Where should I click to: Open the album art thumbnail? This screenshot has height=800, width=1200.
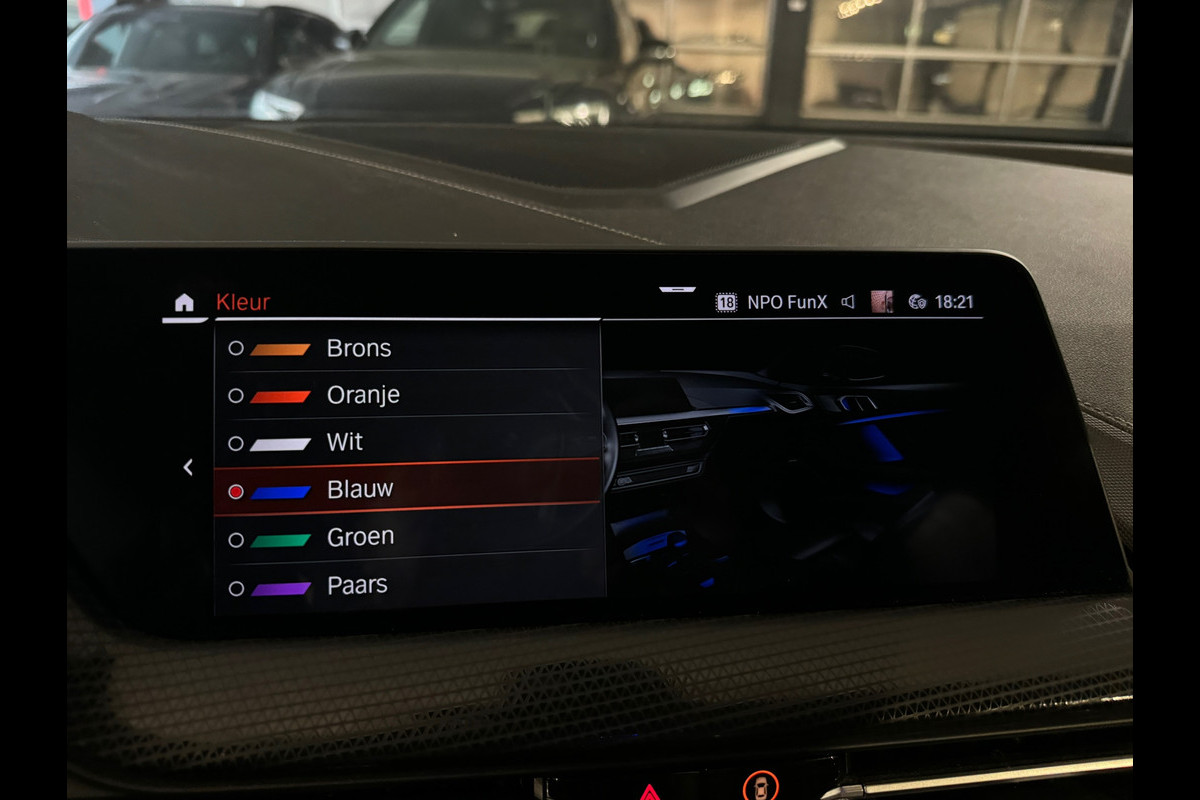click(x=881, y=302)
